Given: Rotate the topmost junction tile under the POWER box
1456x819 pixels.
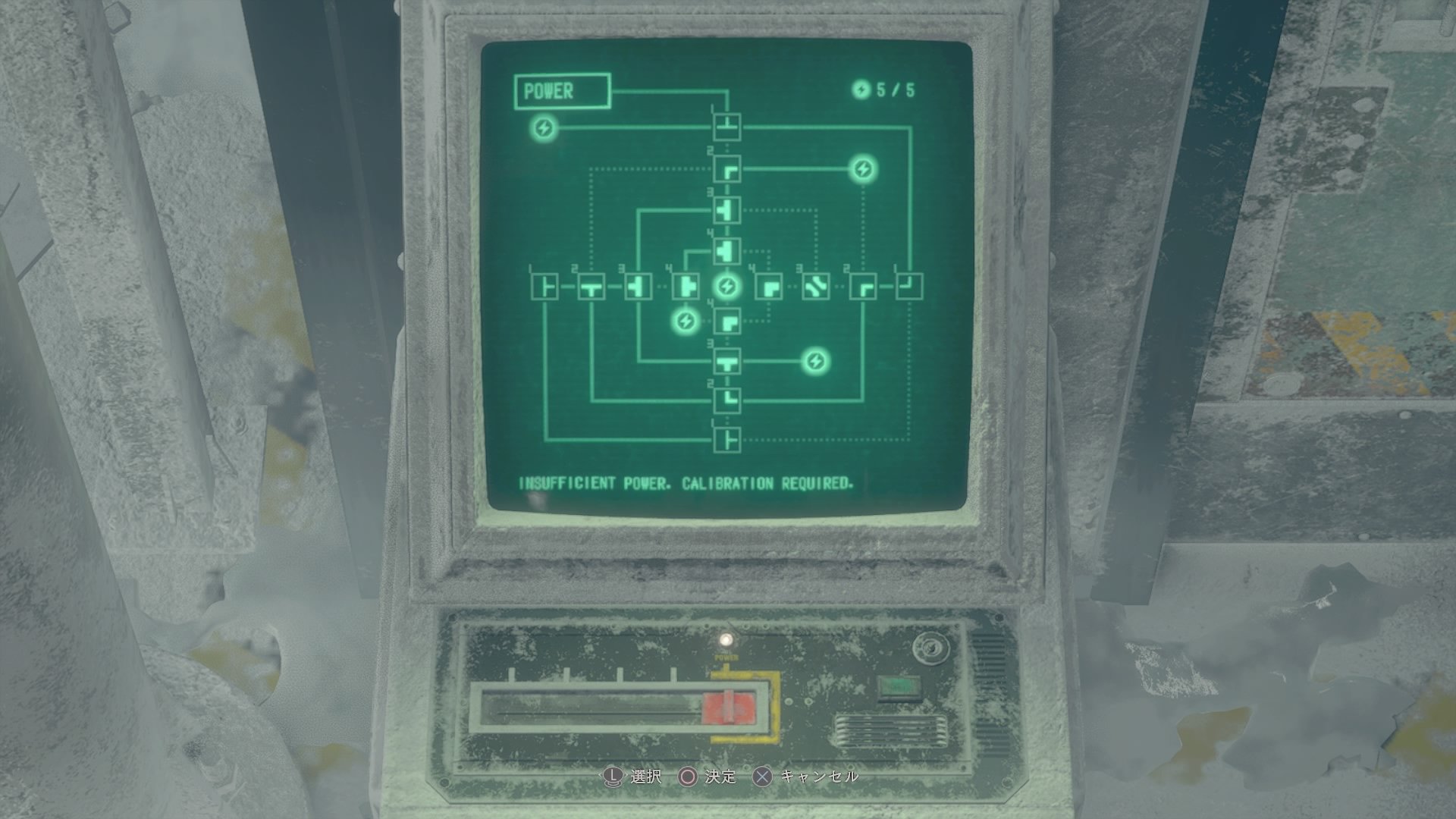Looking at the screenshot, I should pyautogui.click(x=726, y=127).
